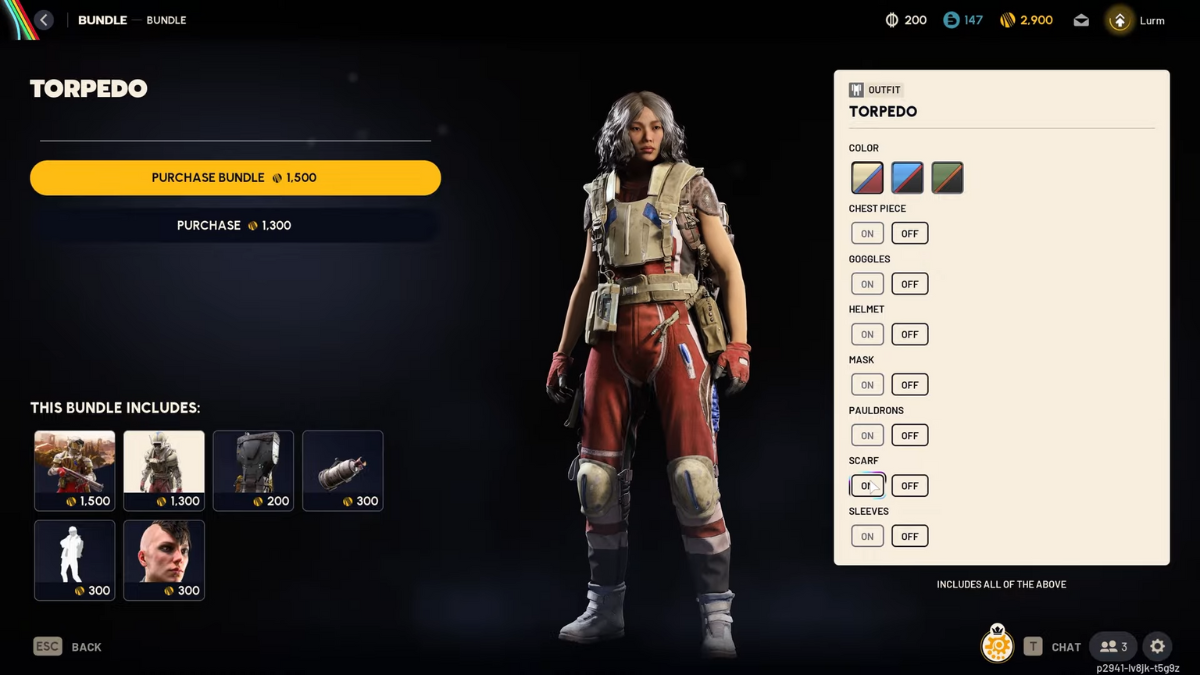Select the mohawk face item thumbnail
Screen dimensions: 1200x675
tap(164, 560)
